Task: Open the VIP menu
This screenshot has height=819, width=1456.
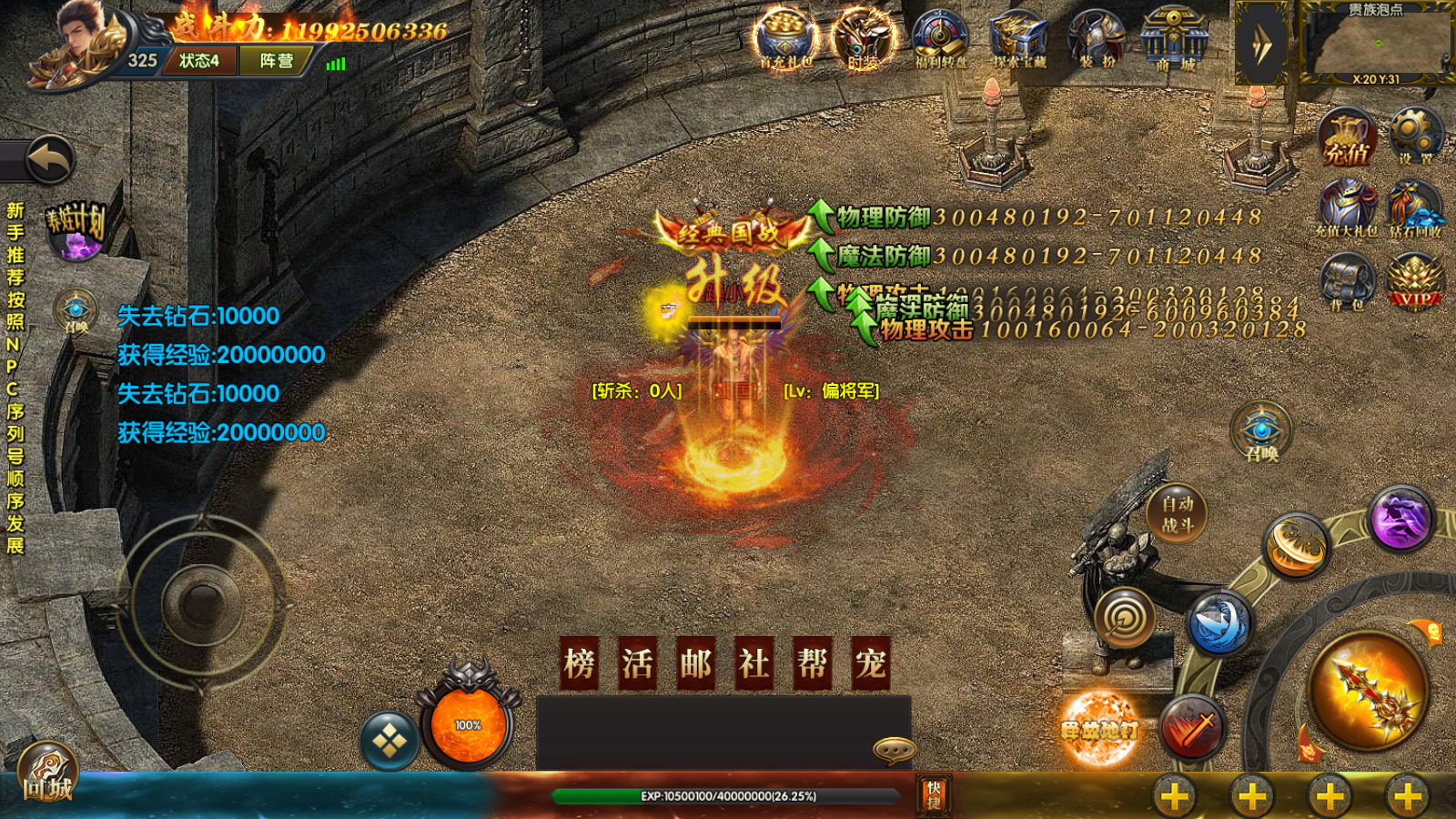Action: pyautogui.click(x=1414, y=281)
